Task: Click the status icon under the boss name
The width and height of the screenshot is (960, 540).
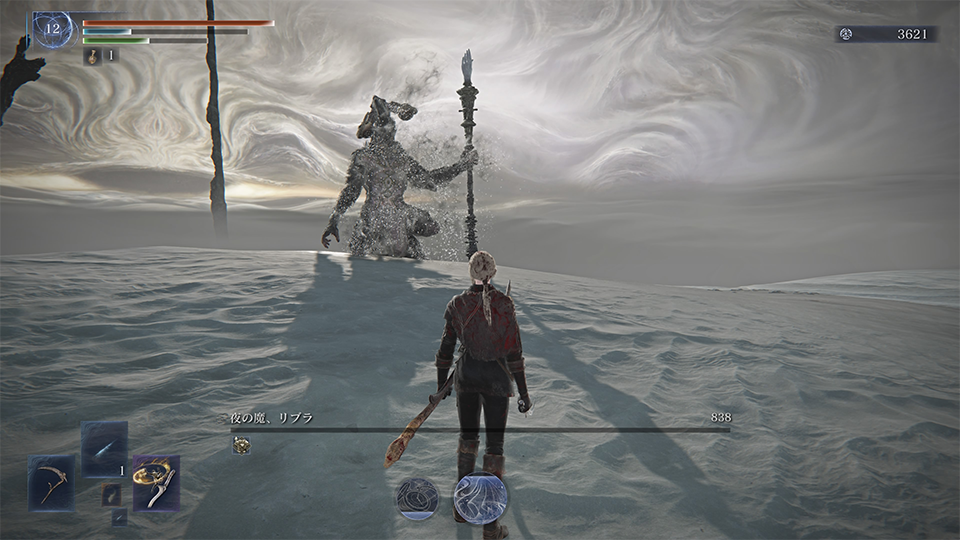Action: click(240, 446)
